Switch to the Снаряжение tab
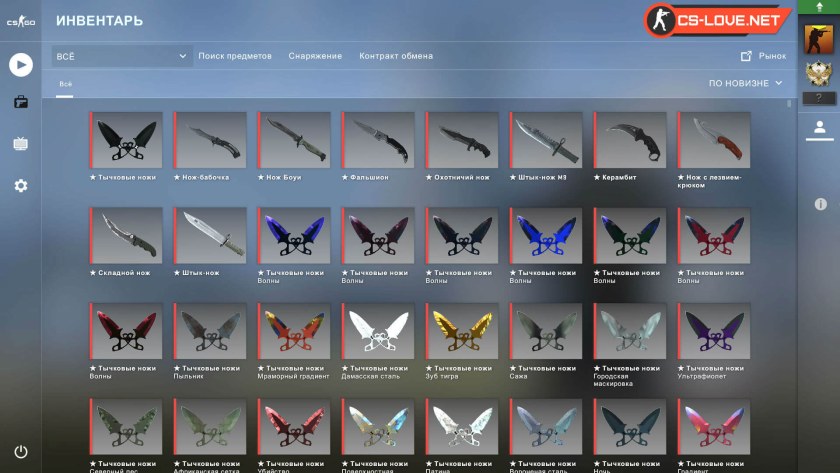Viewport: 840px width, 473px height. (315, 56)
